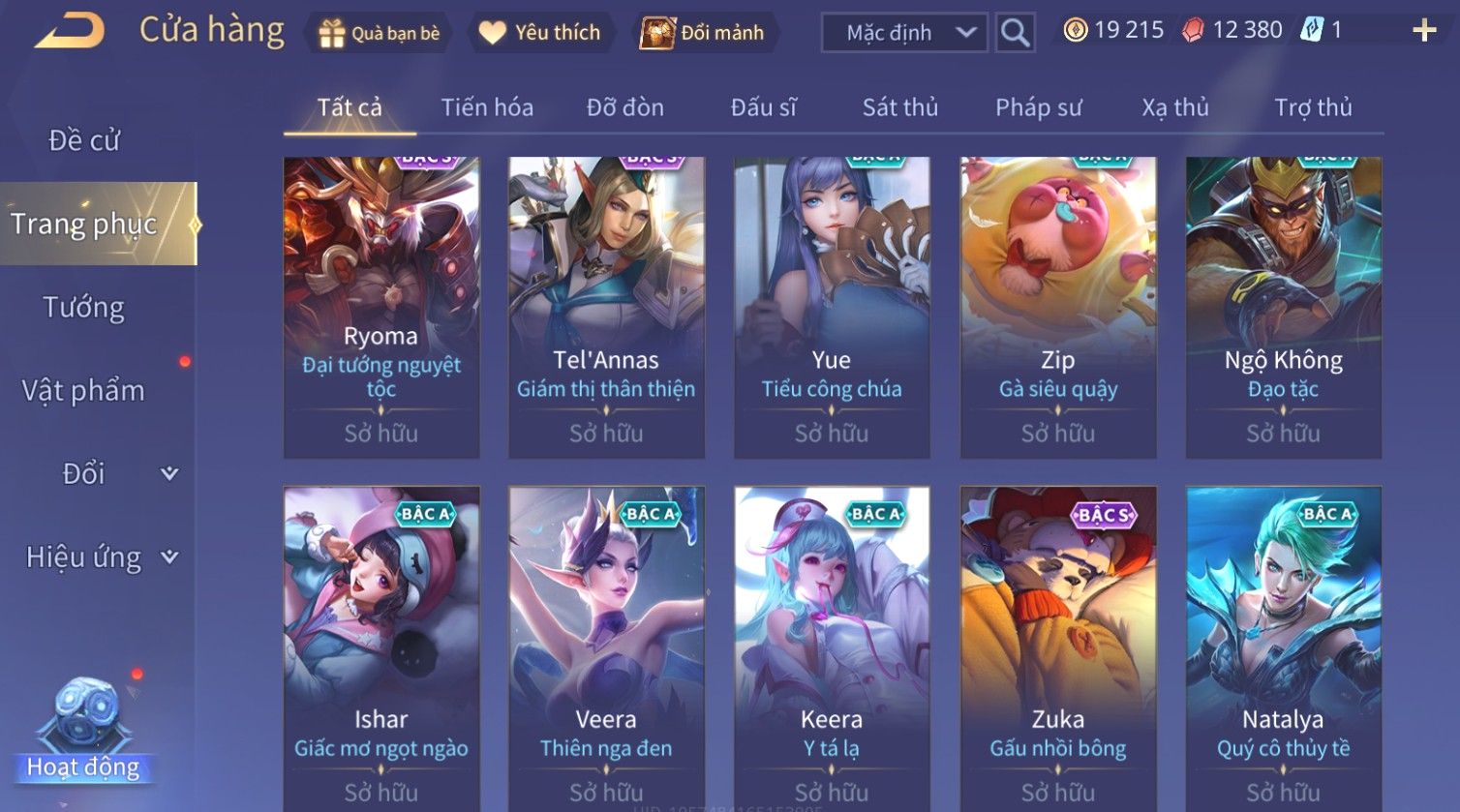
Task: Switch to the Tiến hóa tab
Action: tap(487, 107)
